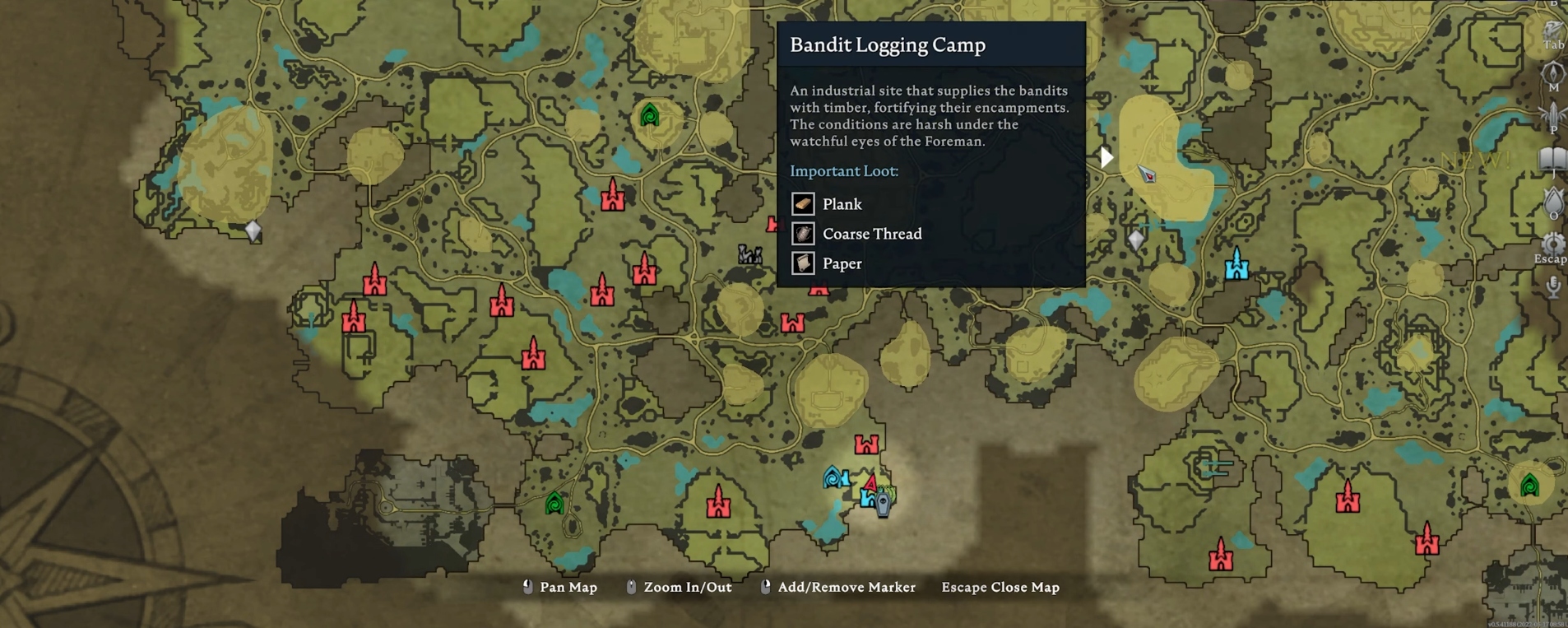
Task: Click the Plank loot icon in the tooltip
Action: pyautogui.click(x=801, y=203)
